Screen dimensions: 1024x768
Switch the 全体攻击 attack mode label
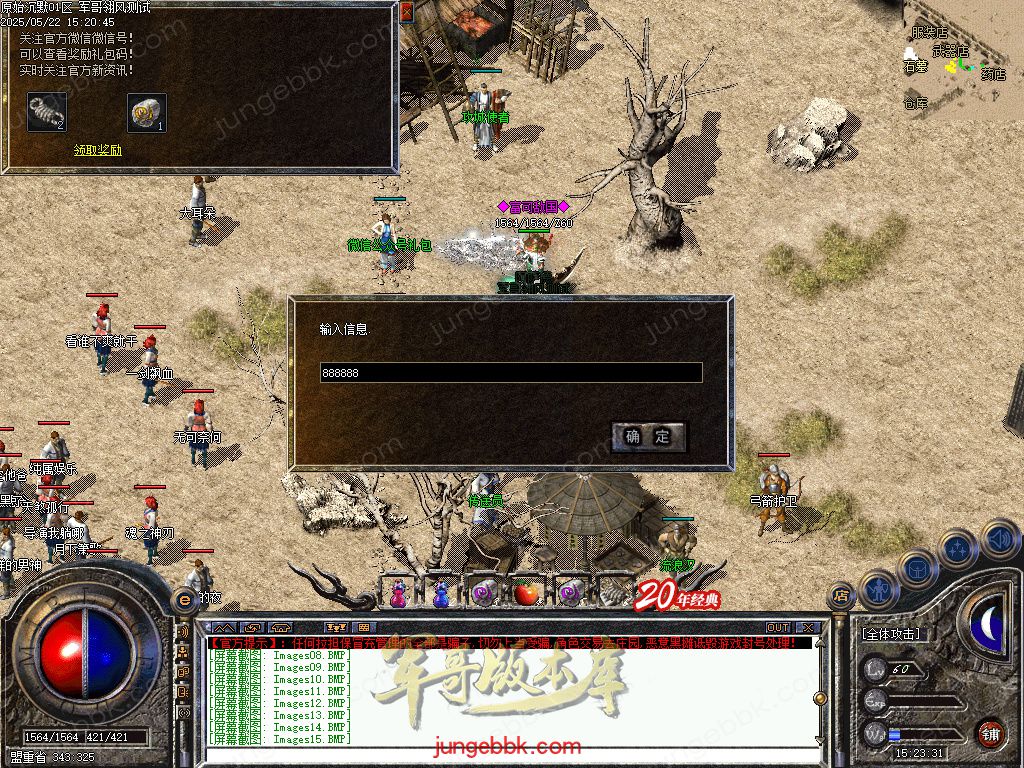click(891, 634)
